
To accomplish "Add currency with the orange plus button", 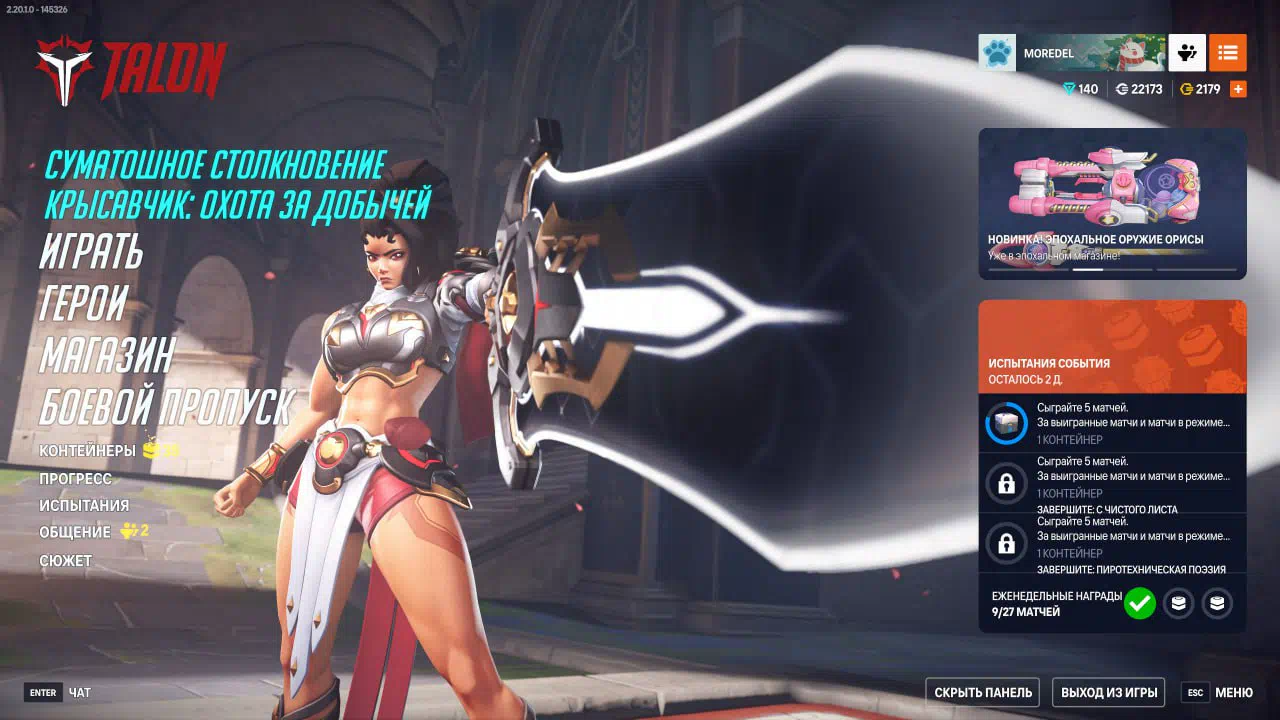I will [1238, 89].
